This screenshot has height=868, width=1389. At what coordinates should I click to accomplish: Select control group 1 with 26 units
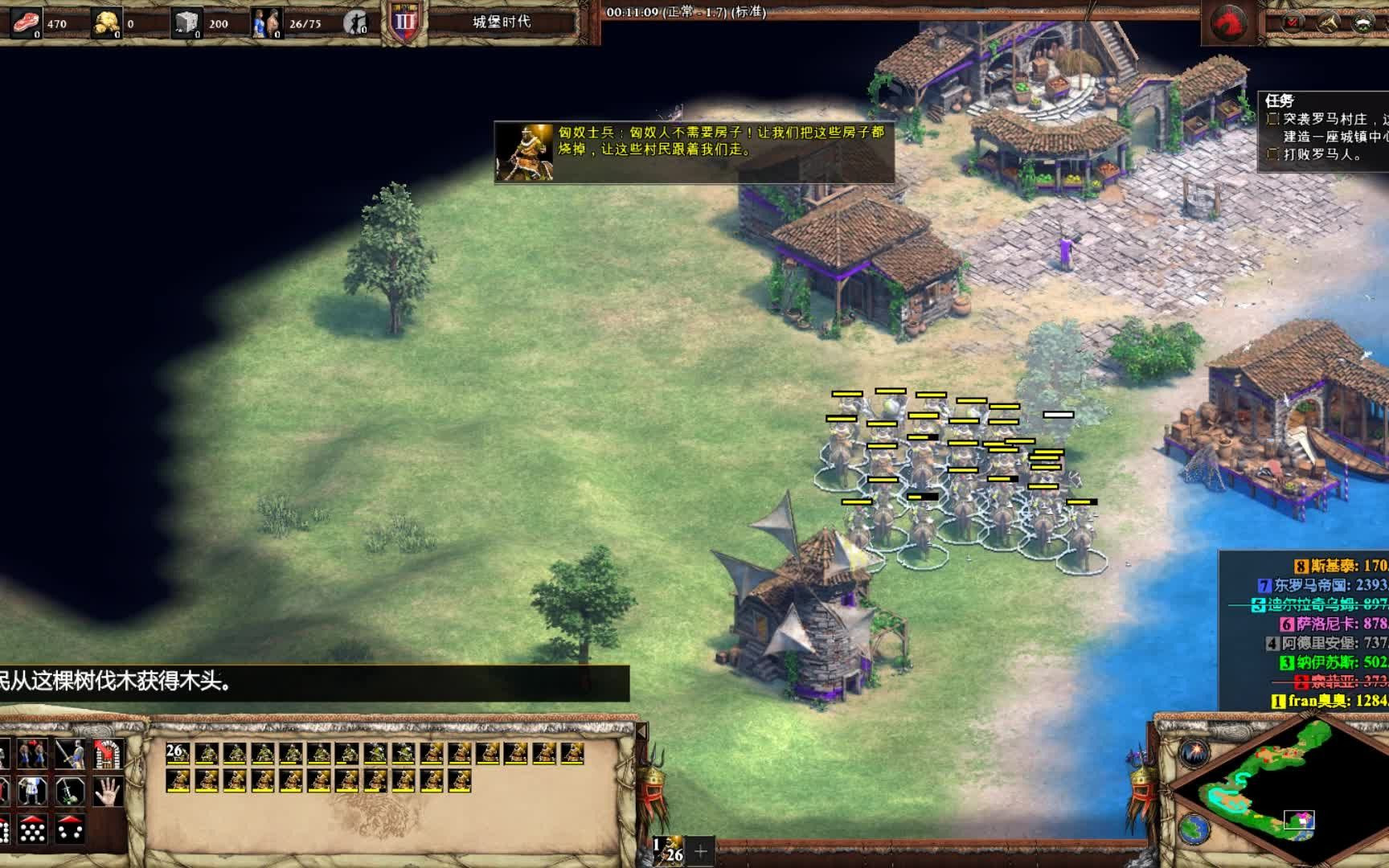pyautogui.click(x=667, y=850)
